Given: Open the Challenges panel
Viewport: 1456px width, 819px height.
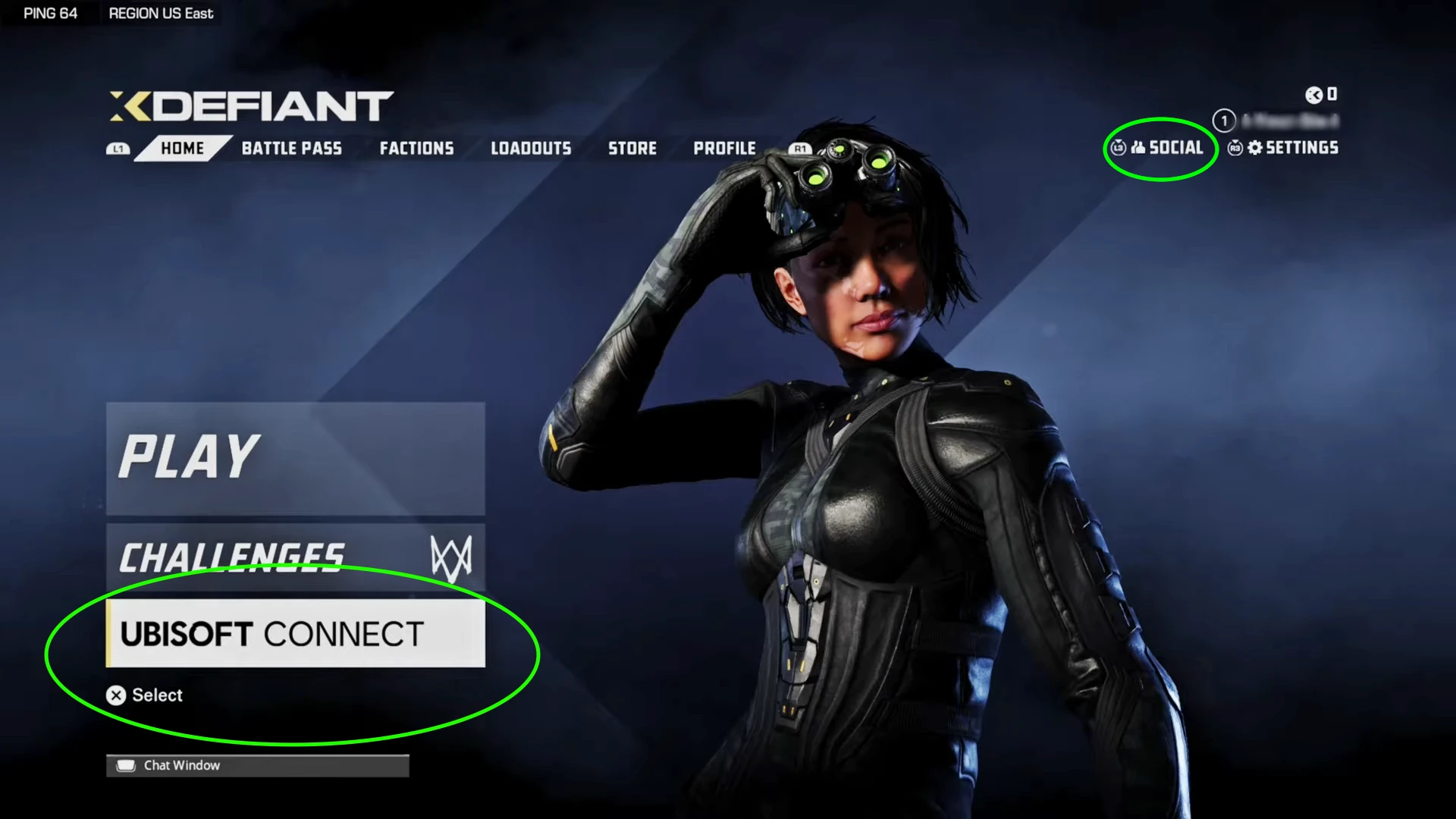Looking at the screenshot, I should 295,557.
